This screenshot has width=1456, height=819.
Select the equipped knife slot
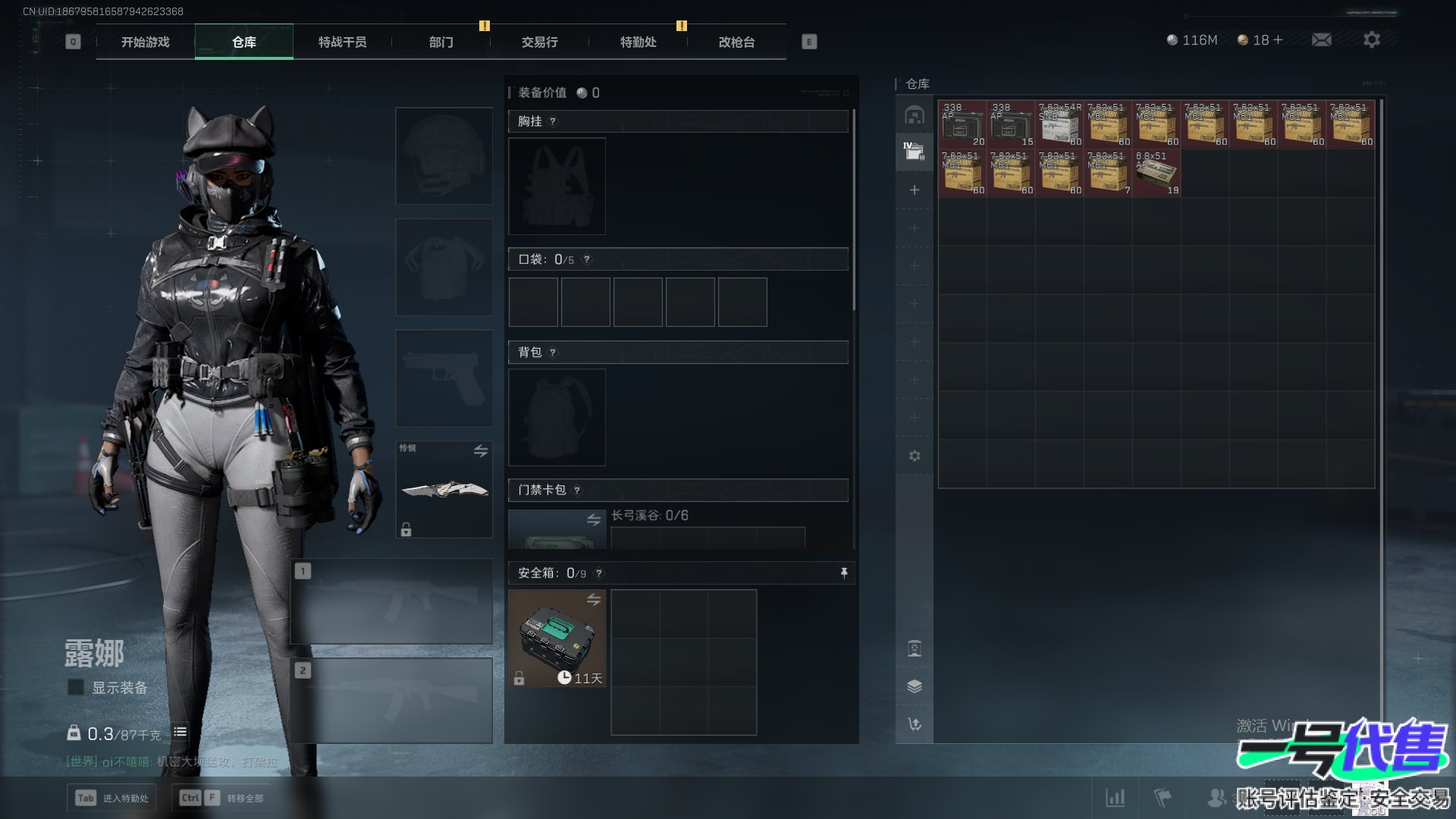(x=444, y=489)
